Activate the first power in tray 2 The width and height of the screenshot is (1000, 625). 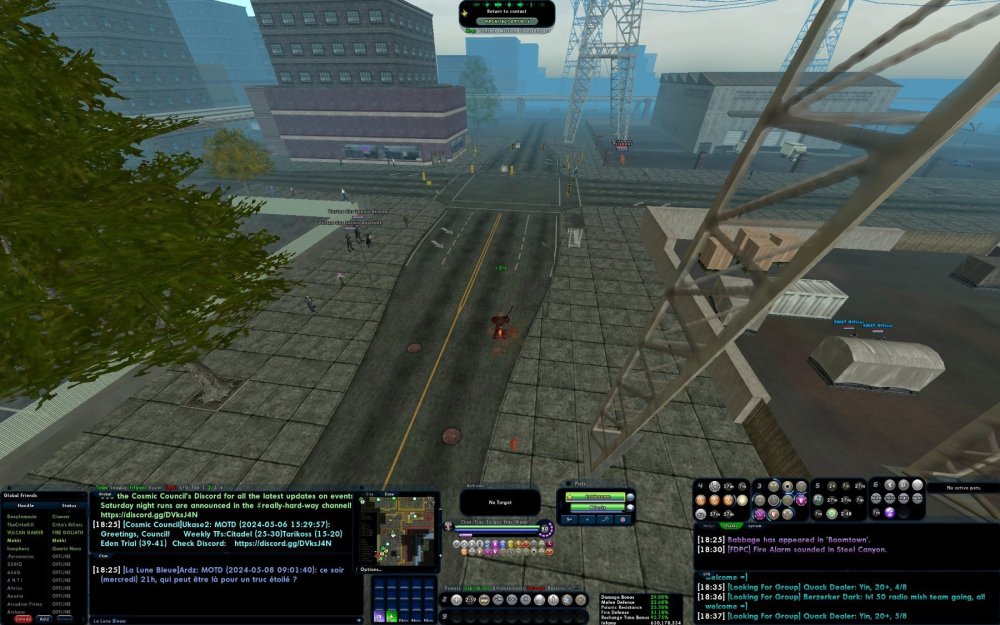(x=456, y=600)
